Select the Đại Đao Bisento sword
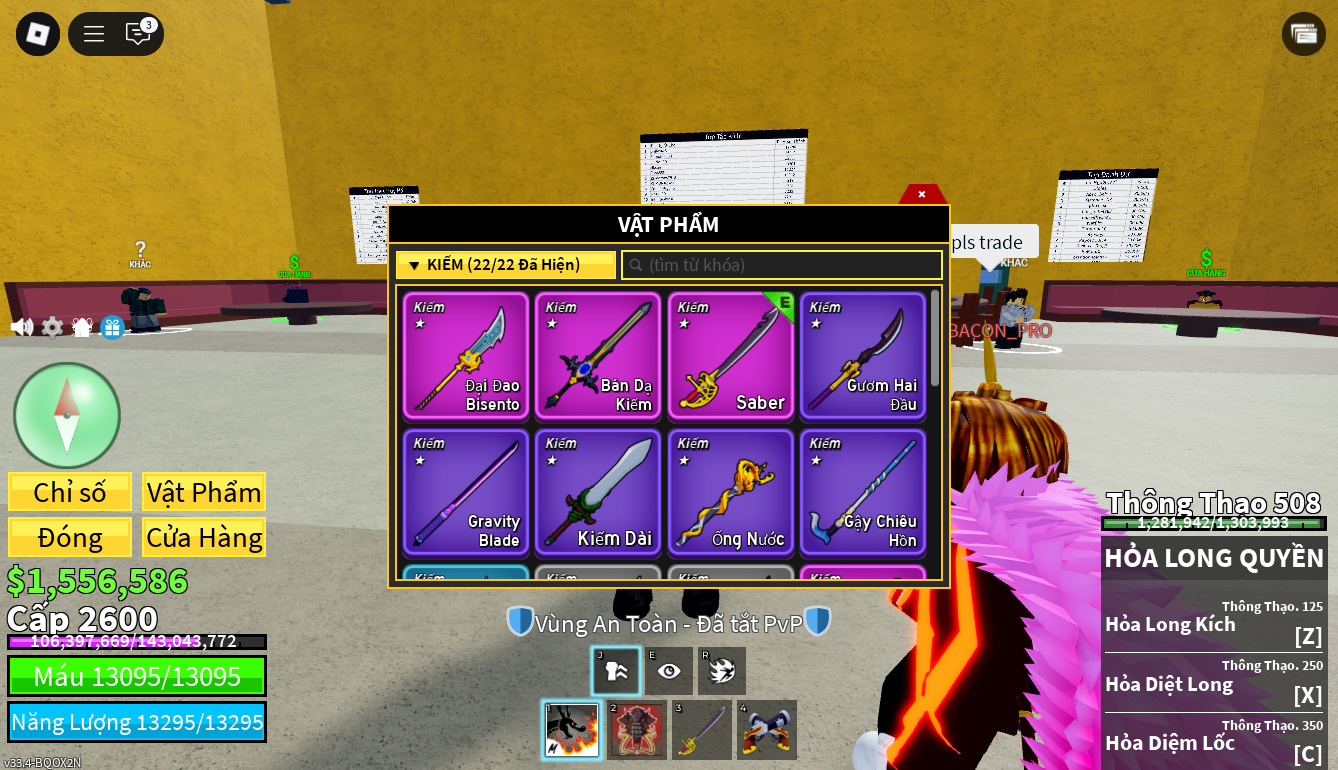 [x=466, y=356]
